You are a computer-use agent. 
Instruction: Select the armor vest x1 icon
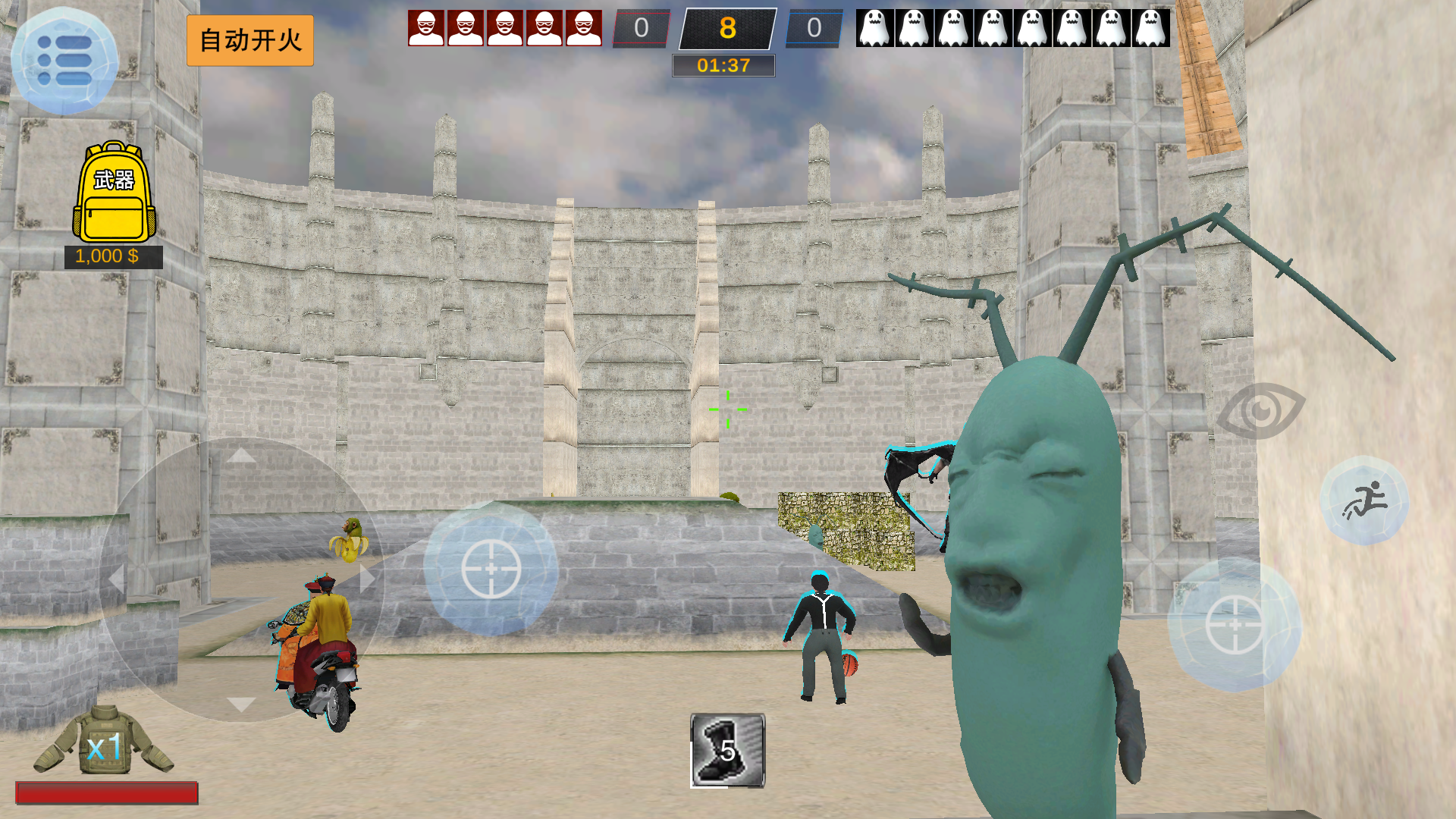point(104,744)
